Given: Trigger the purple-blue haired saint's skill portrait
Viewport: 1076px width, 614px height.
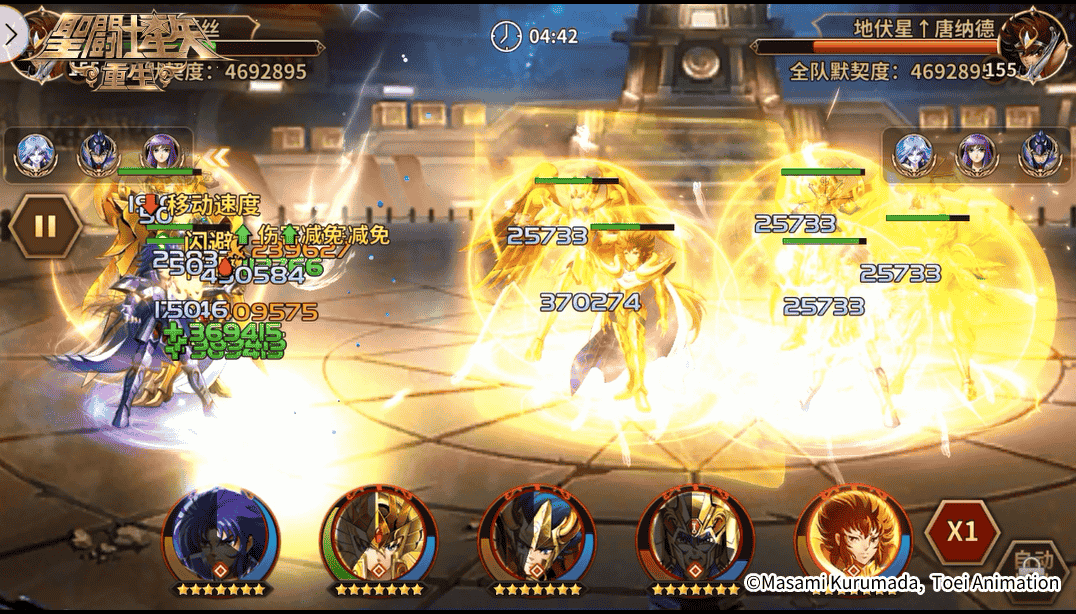Looking at the screenshot, I should click(x=221, y=536).
